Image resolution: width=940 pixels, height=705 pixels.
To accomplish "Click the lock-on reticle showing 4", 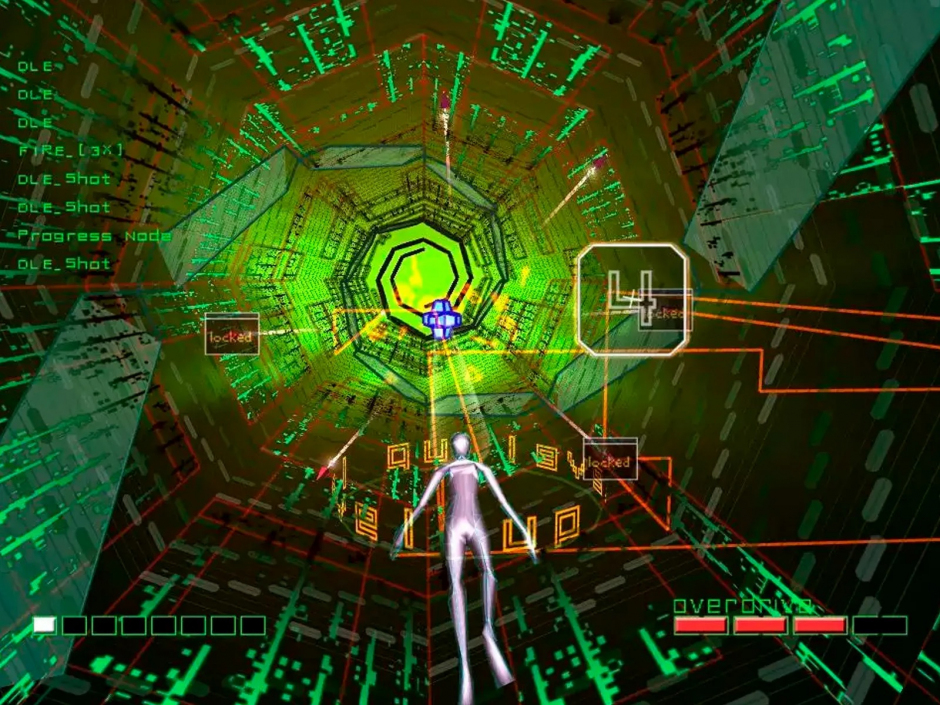I will tap(632, 299).
